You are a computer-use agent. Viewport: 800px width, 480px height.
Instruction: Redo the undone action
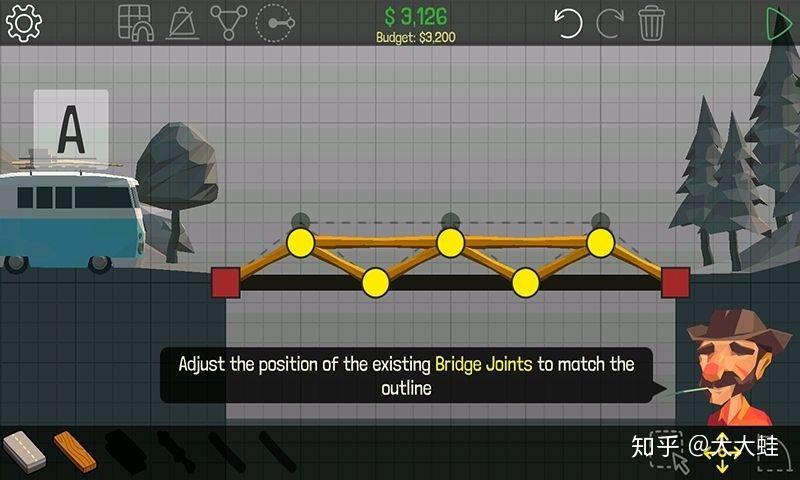pyautogui.click(x=609, y=22)
